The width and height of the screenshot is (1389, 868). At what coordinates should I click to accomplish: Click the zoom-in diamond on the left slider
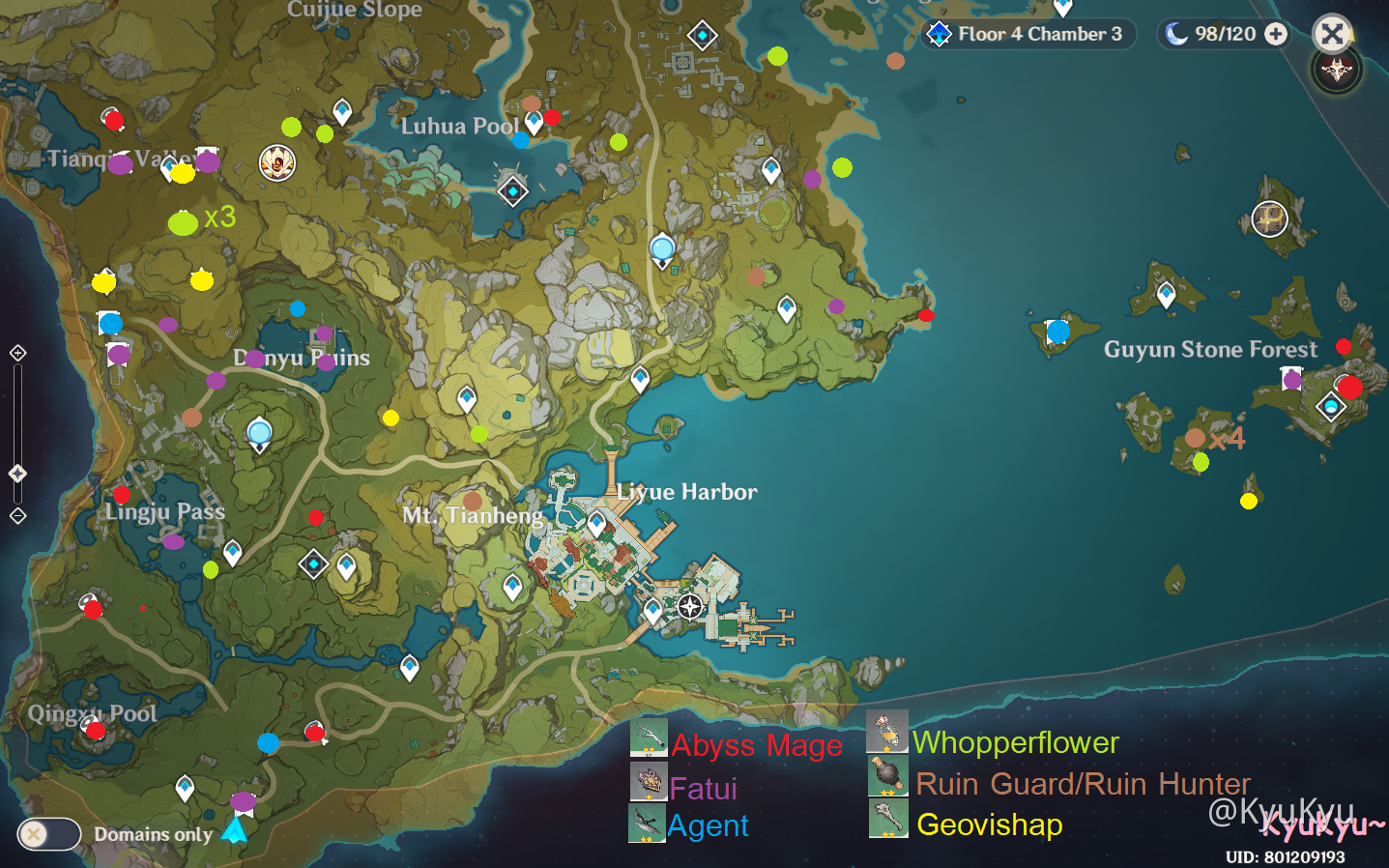click(x=16, y=353)
